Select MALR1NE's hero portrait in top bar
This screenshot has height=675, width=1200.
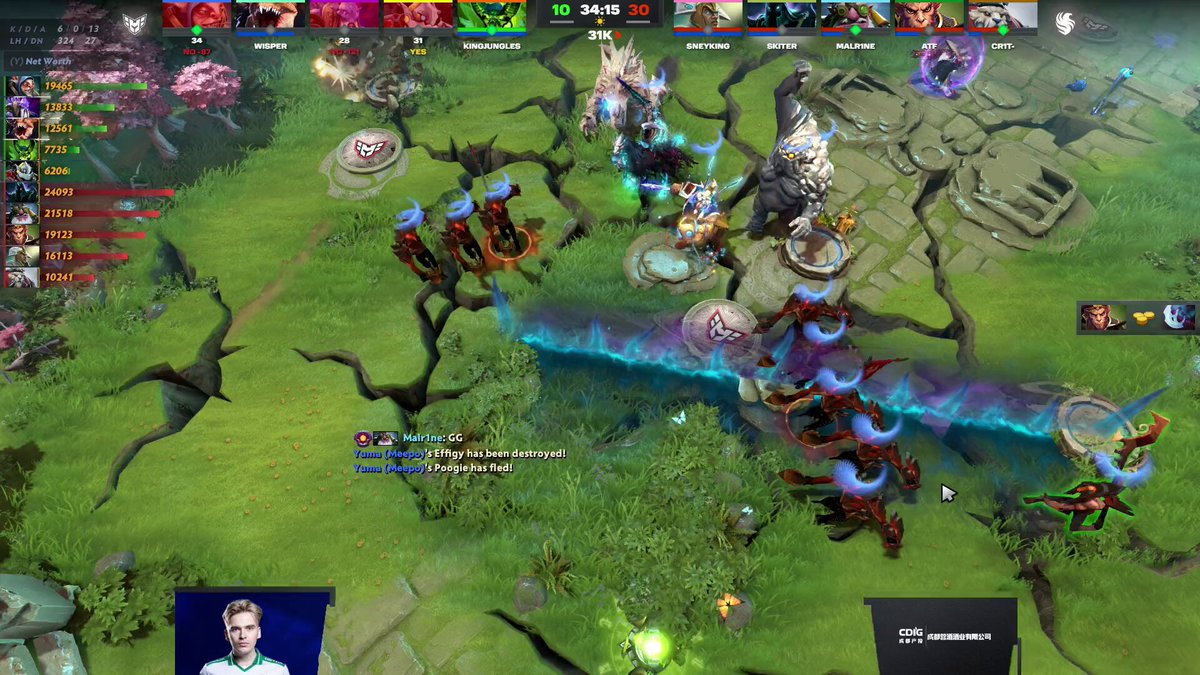(x=856, y=15)
